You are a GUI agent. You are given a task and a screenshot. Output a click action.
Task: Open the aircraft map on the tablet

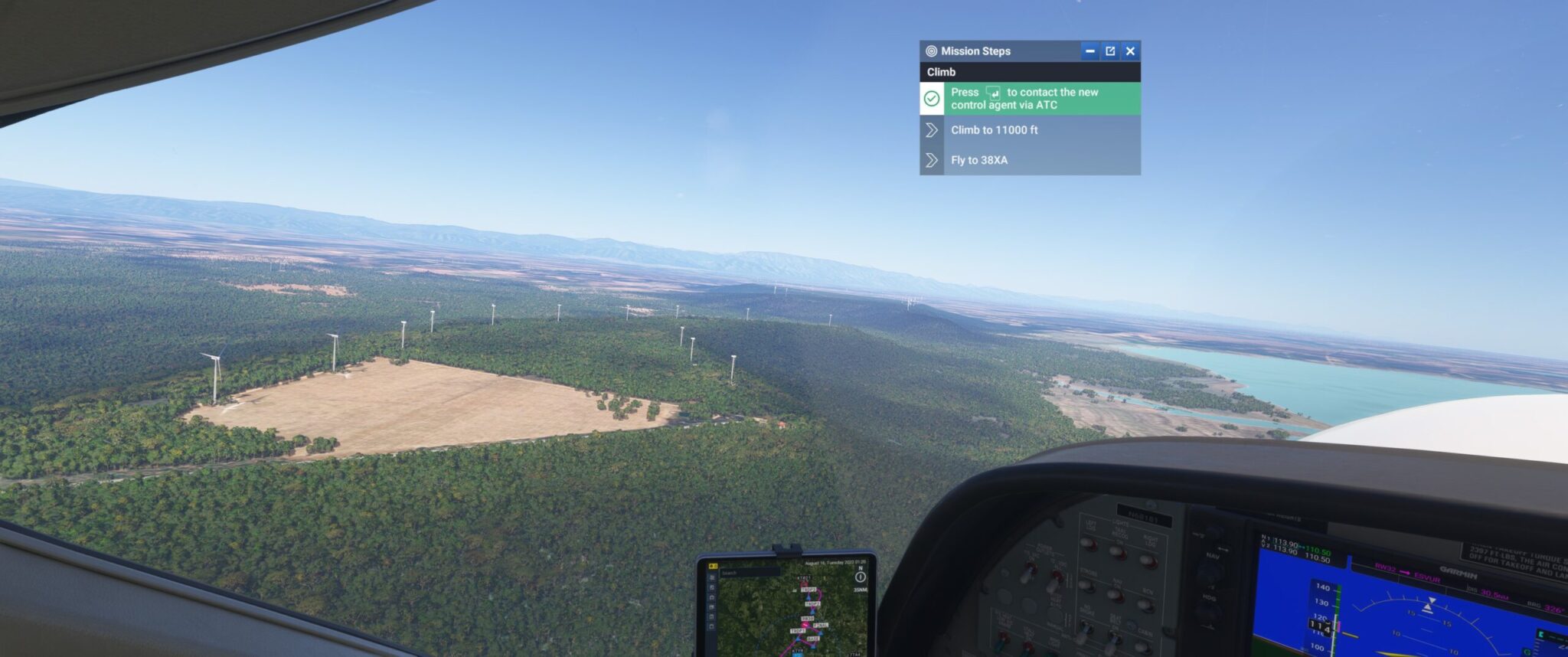coord(712,587)
